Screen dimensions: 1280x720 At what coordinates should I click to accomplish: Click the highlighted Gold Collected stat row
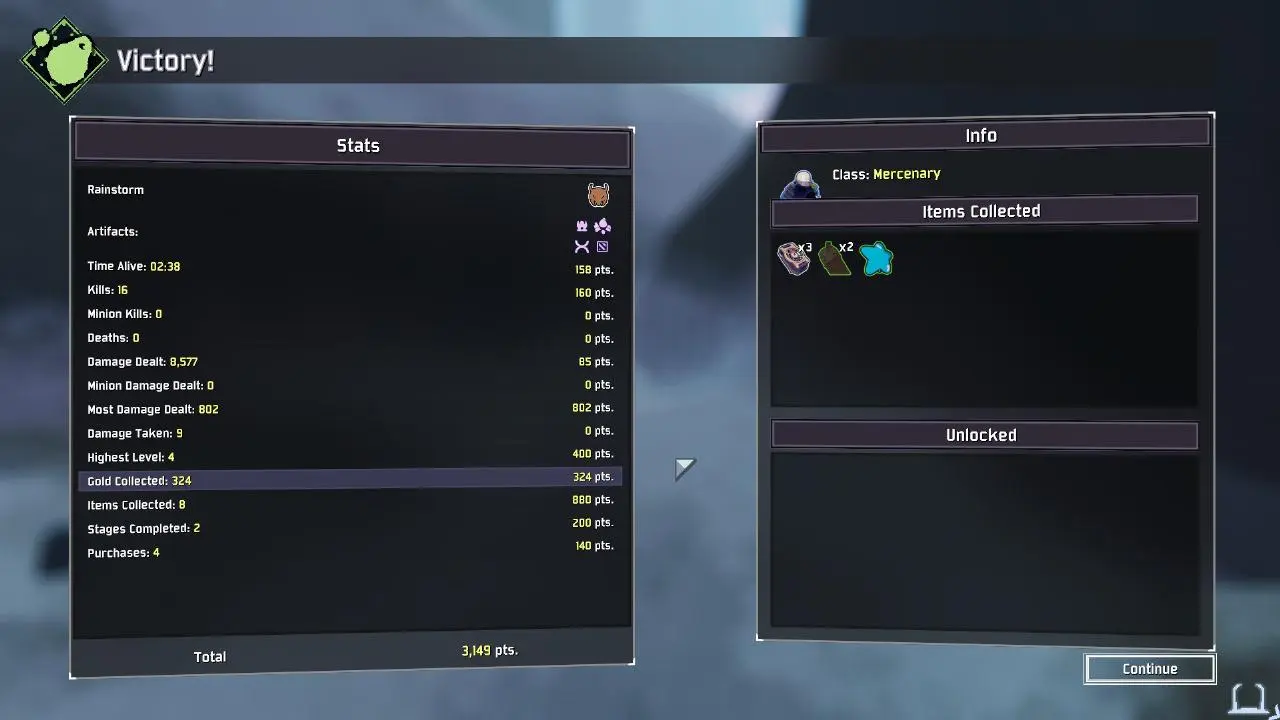tap(350, 480)
